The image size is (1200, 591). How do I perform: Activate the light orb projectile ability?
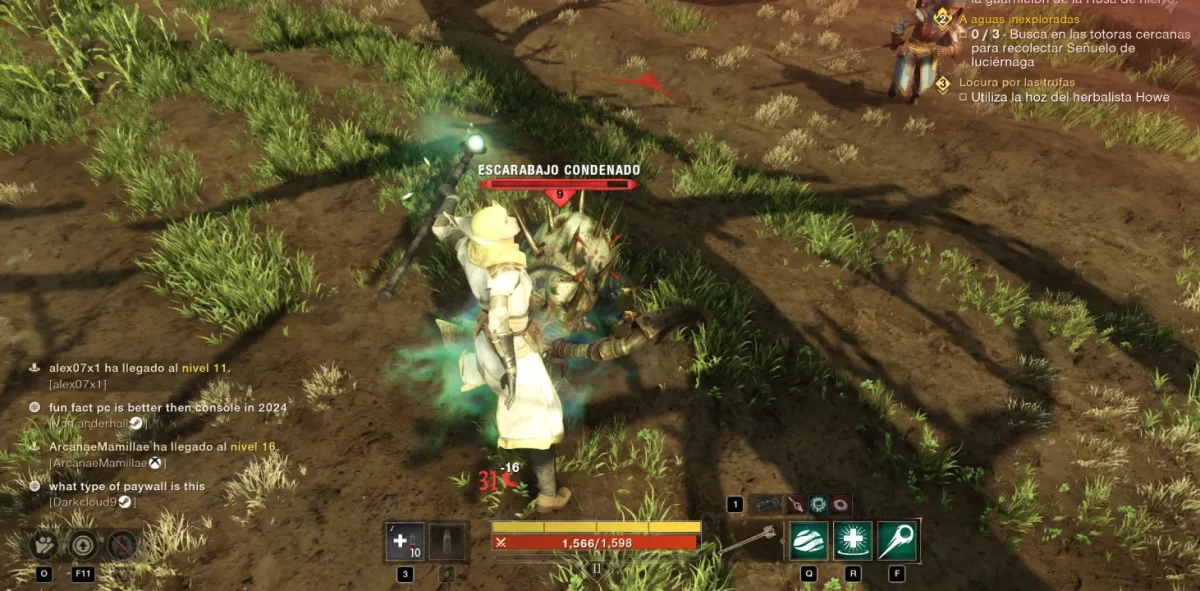897,541
